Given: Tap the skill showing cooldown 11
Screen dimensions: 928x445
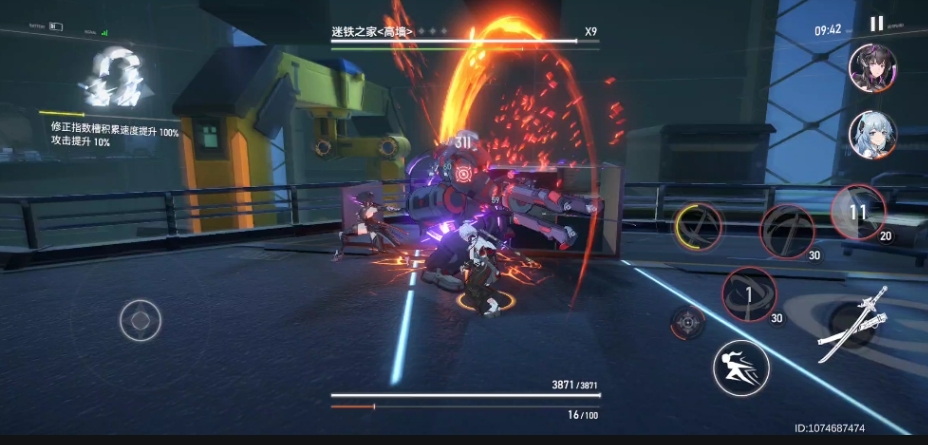Looking at the screenshot, I should coord(858,212).
